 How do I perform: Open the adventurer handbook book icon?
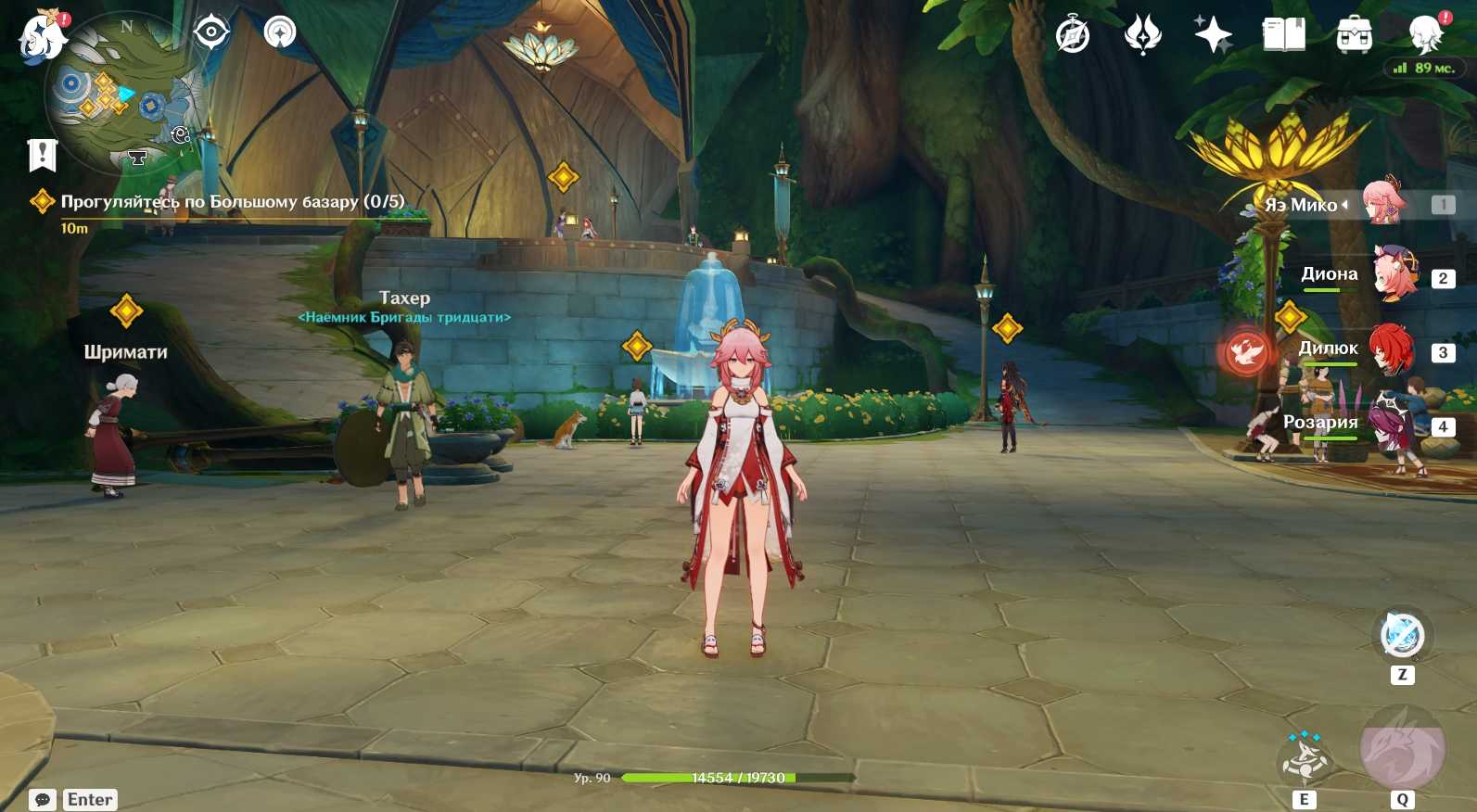pos(1283,36)
